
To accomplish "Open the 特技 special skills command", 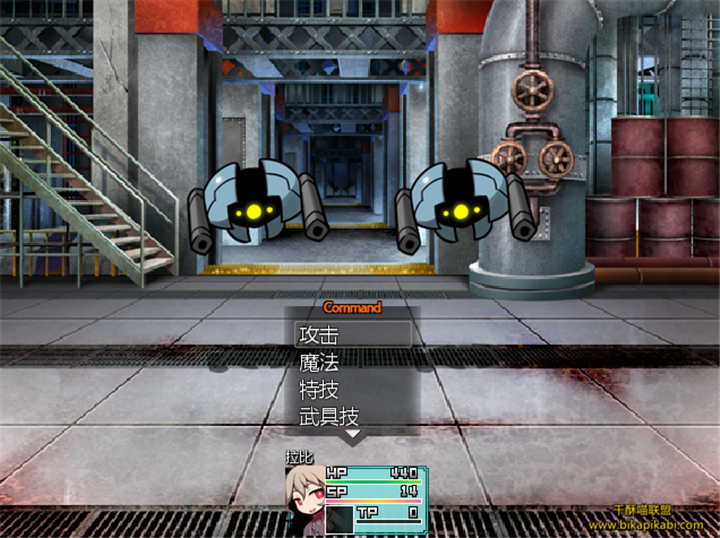I will 352,389.
